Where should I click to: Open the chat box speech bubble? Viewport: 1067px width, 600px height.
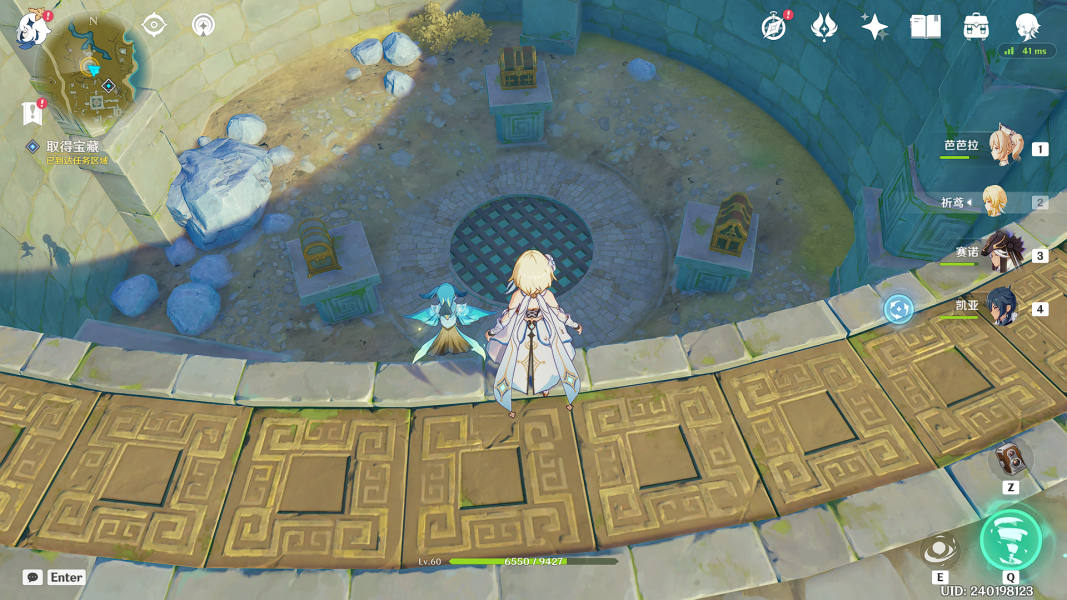[33, 577]
